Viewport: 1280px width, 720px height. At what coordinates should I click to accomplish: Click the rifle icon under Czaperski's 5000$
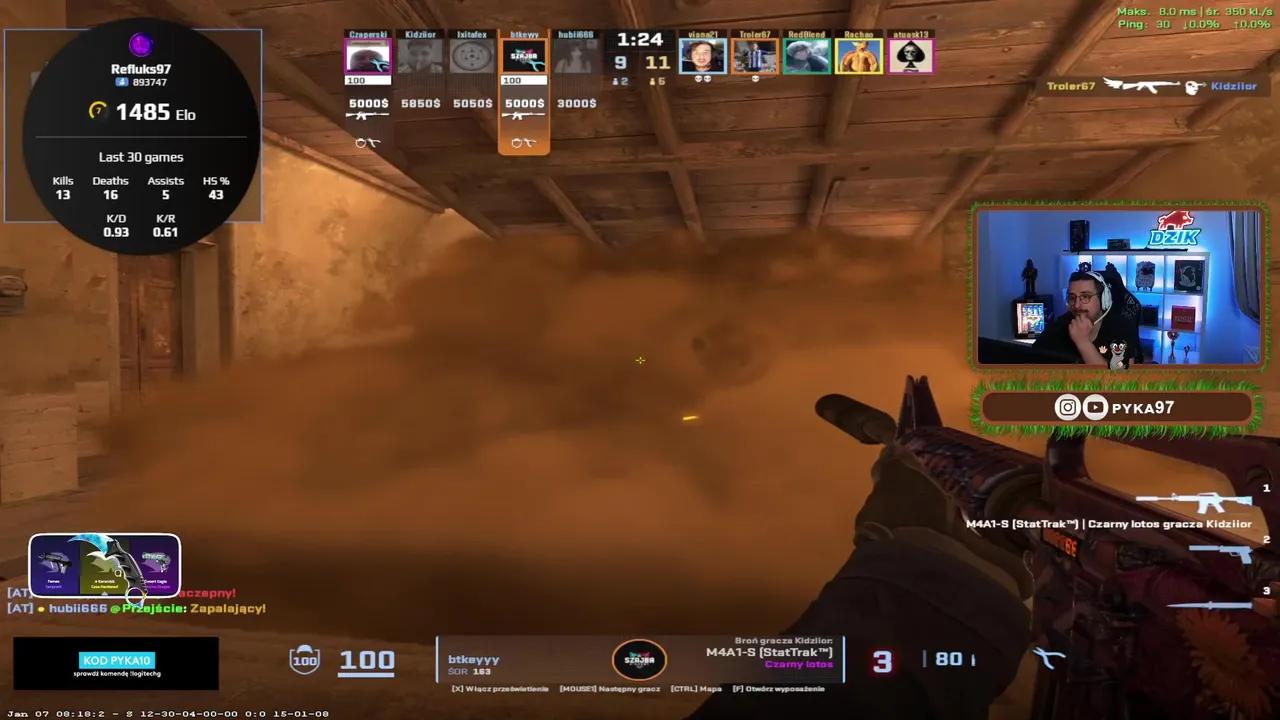coord(365,115)
